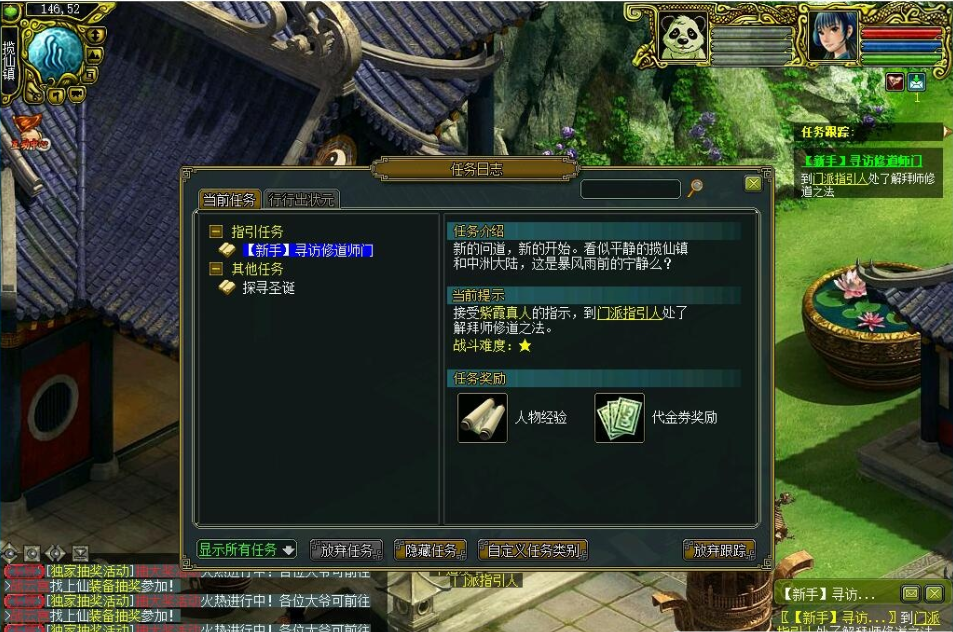This screenshot has height=632, width=953.
Task: Click the 隐藏任务 button
Action: [x=431, y=550]
